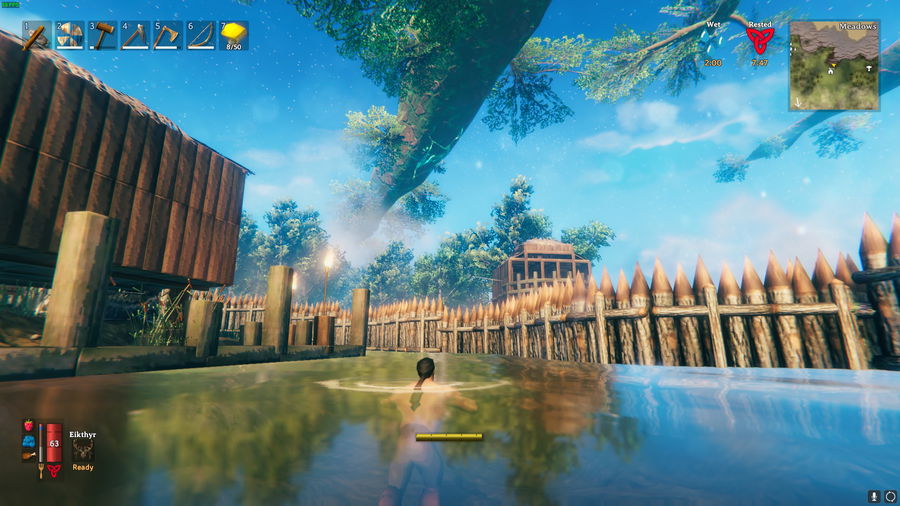The width and height of the screenshot is (900, 506).
Task: Choose the hoe in hotbar slot 4
Action: (135, 37)
